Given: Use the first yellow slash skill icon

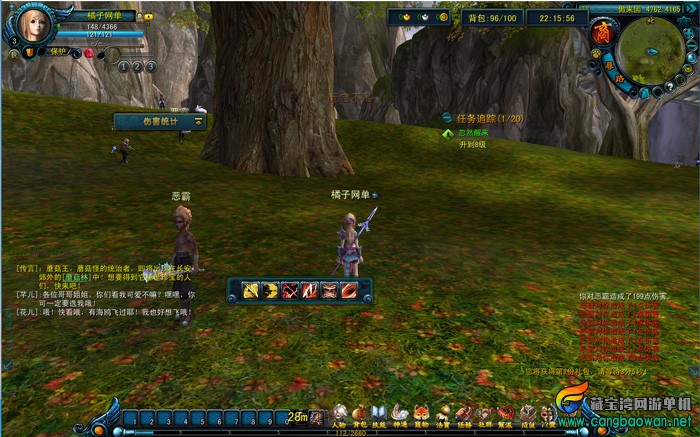Looking at the screenshot, I should 250,291.
